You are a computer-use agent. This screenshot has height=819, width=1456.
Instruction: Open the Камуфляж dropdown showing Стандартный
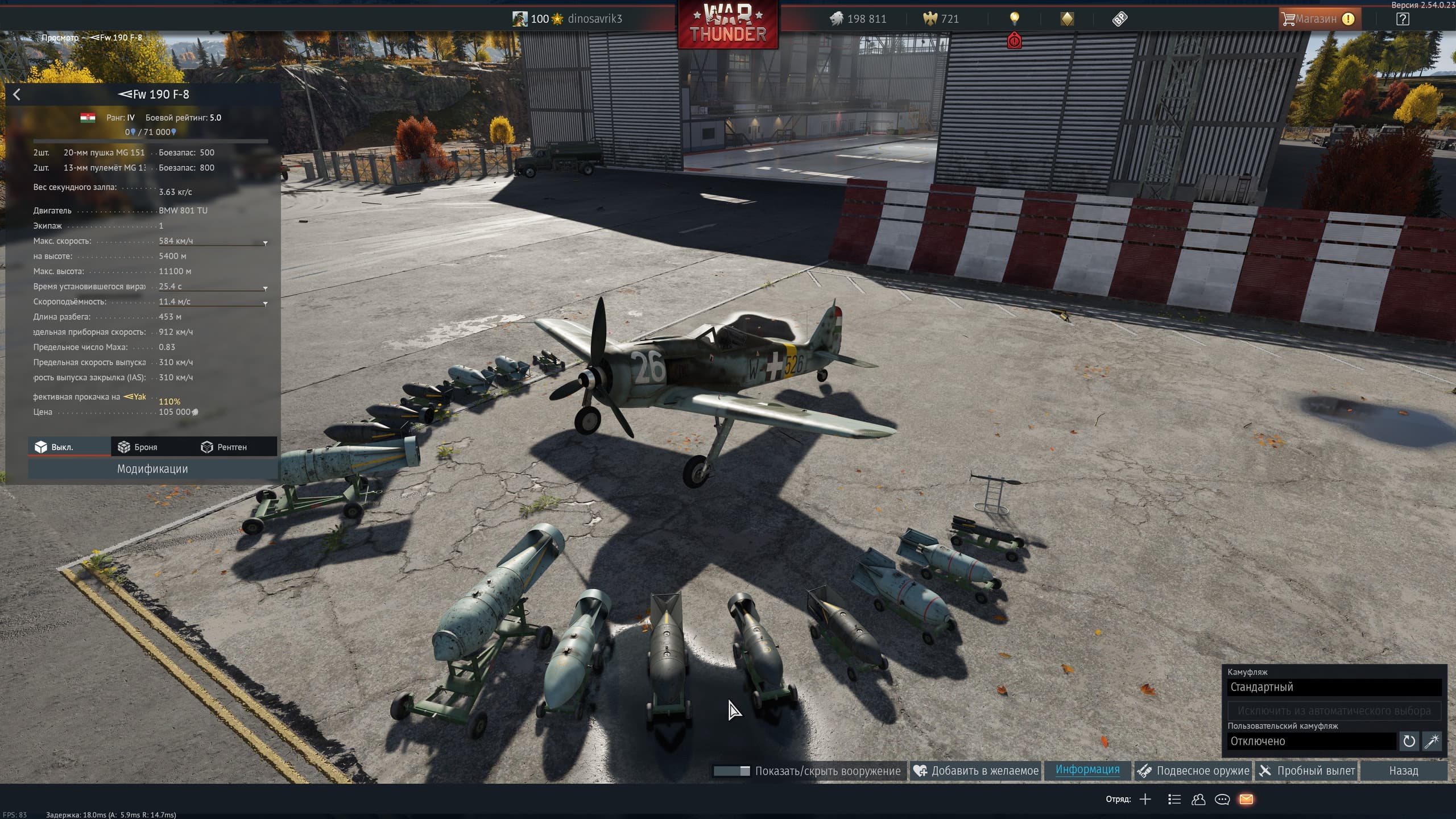click(1334, 687)
